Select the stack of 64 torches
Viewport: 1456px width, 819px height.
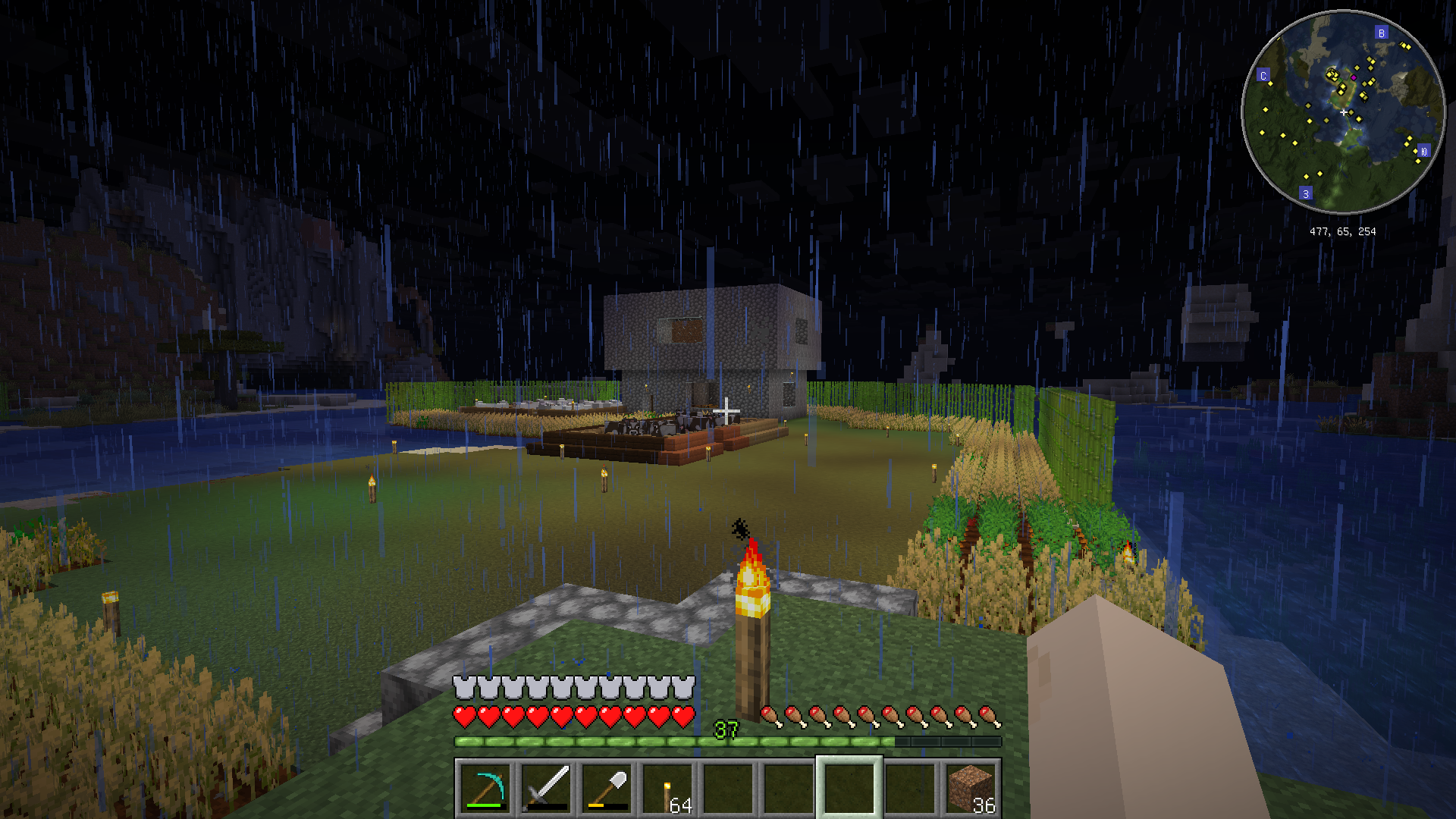pyautogui.click(x=667, y=788)
